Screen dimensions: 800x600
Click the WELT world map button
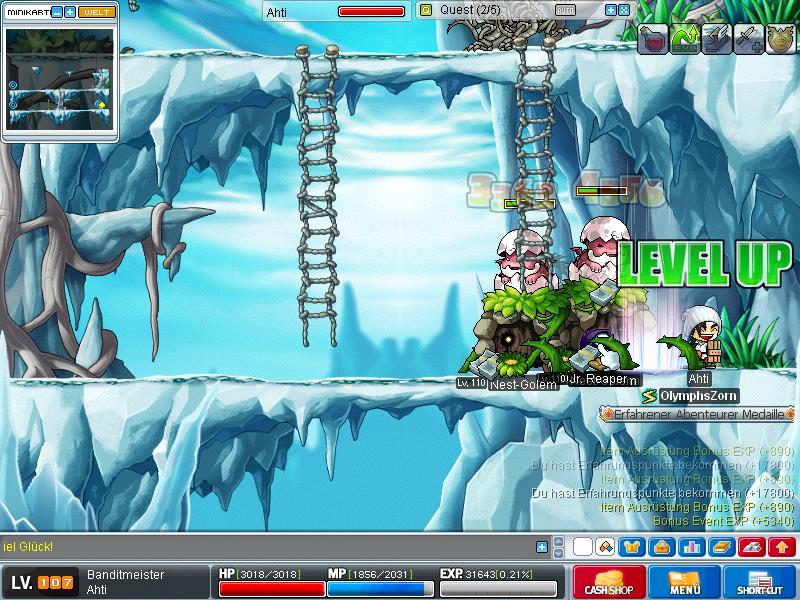pos(96,12)
